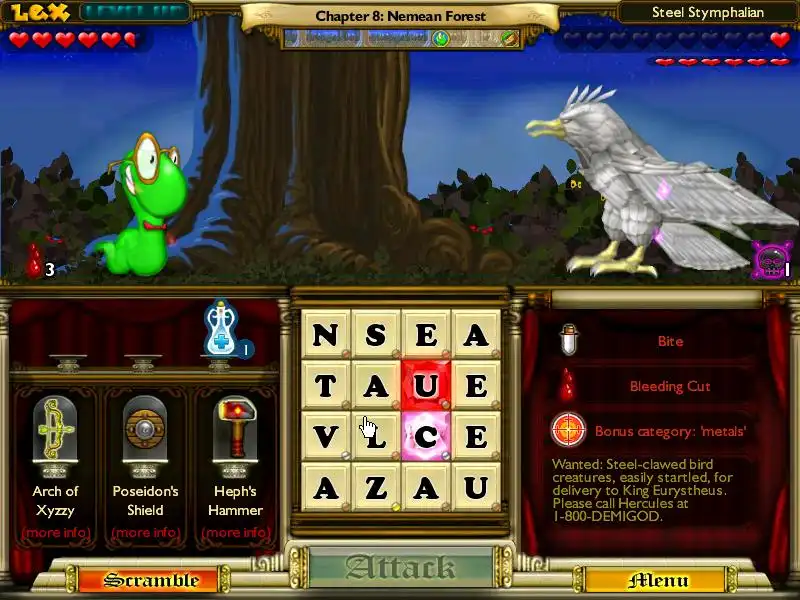Show more info for Poseidon's Shield
The image size is (800, 600).
click(x=145, y=532)
